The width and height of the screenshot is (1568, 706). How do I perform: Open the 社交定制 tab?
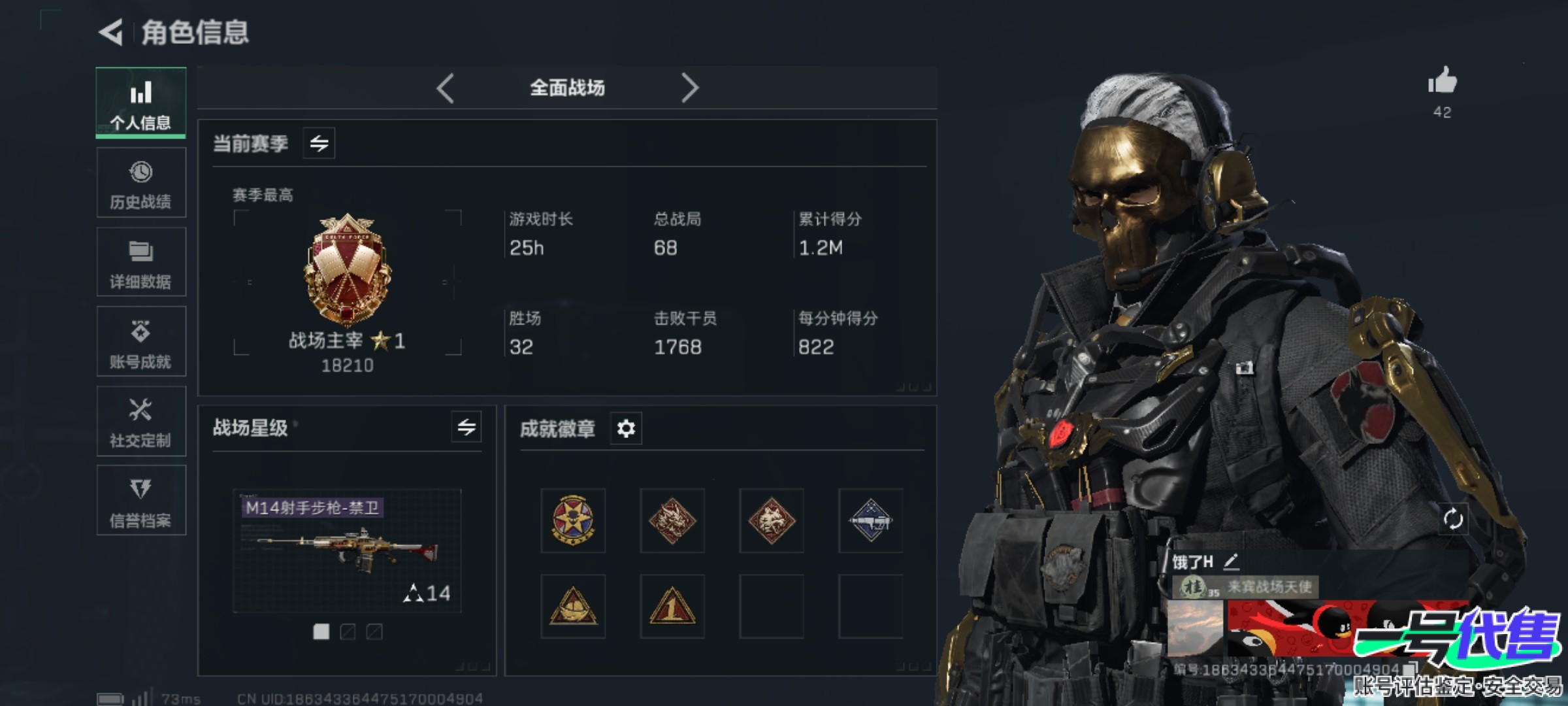(140, 422)
